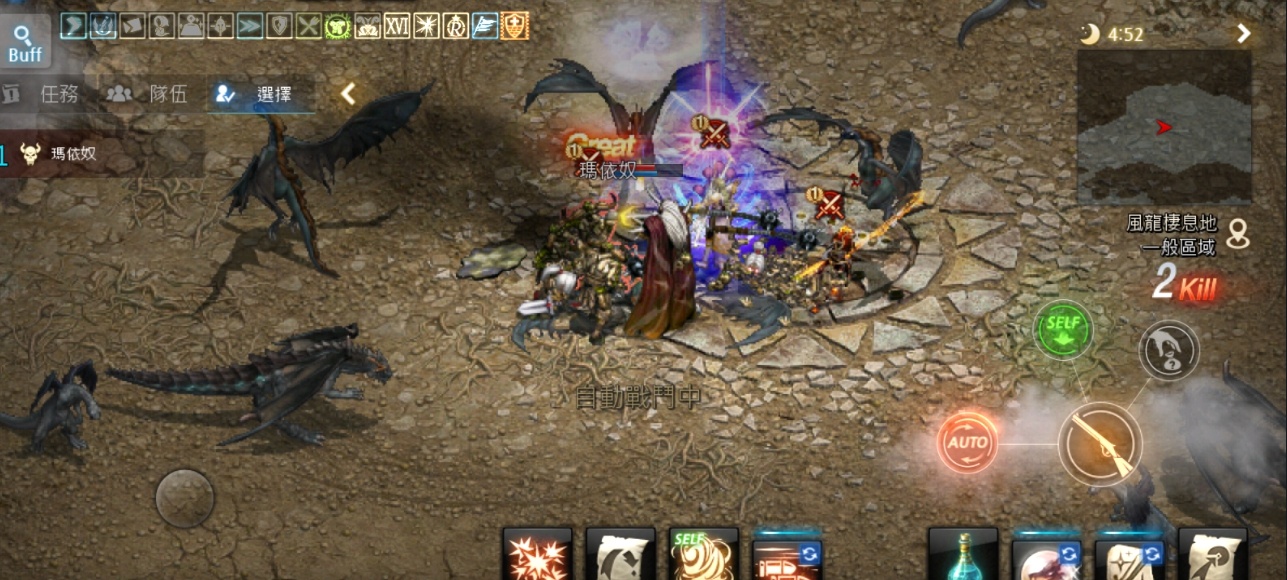Image resolution: width=1287 pixels, height=580 pixels.
Task: Open the Buff search panel
Action: click(25, 43)
